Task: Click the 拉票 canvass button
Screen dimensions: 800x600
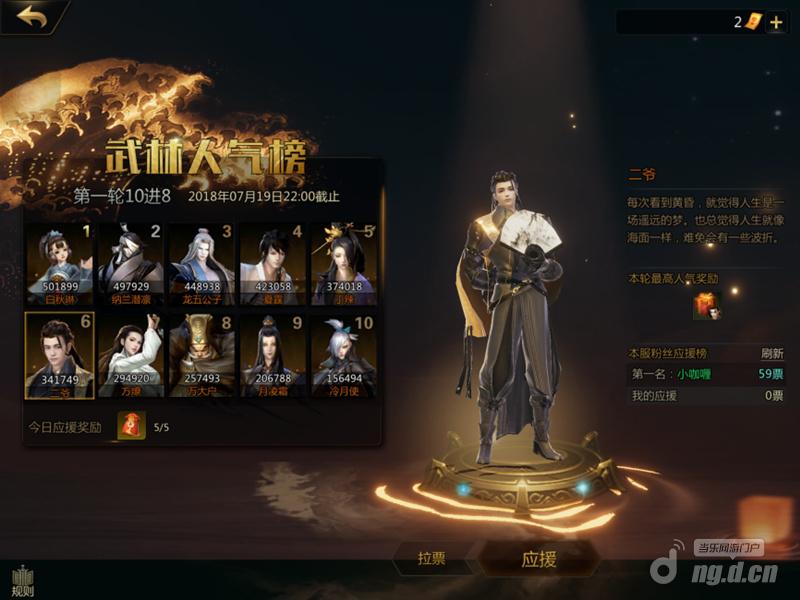Action: pyautogui.click(x=431, y=559)
